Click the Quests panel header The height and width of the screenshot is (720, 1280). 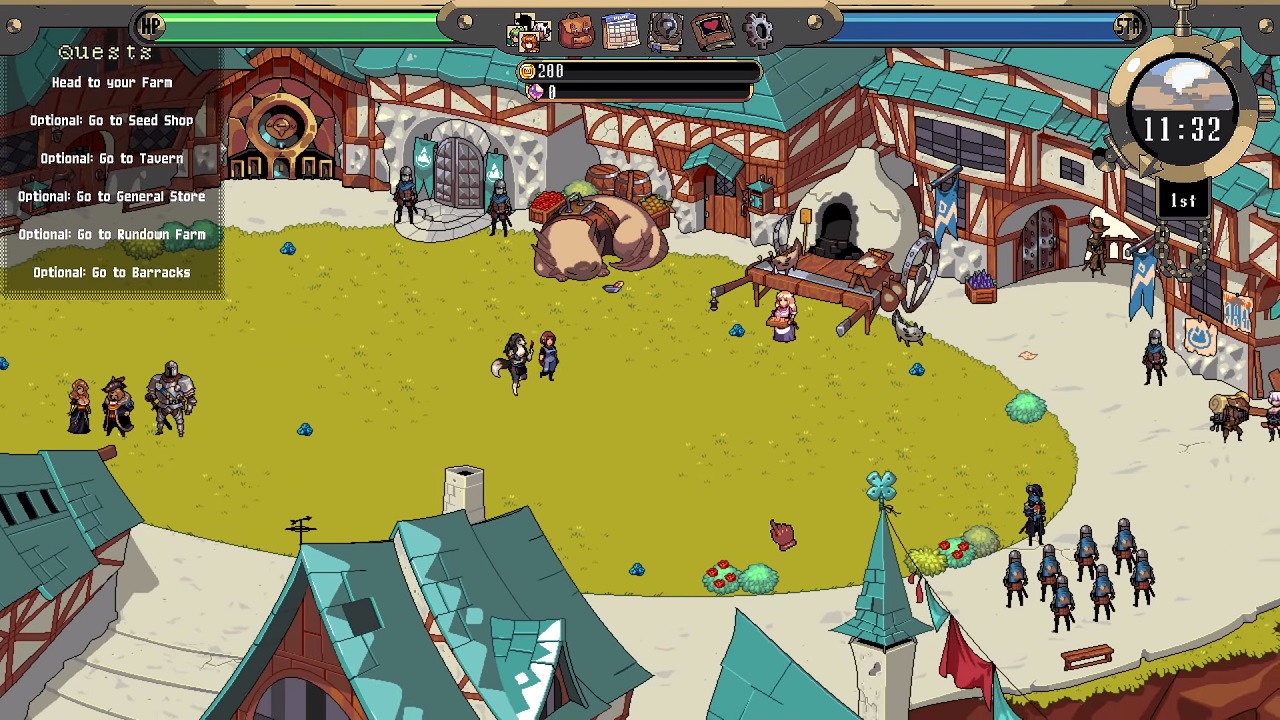click(105, 52)
